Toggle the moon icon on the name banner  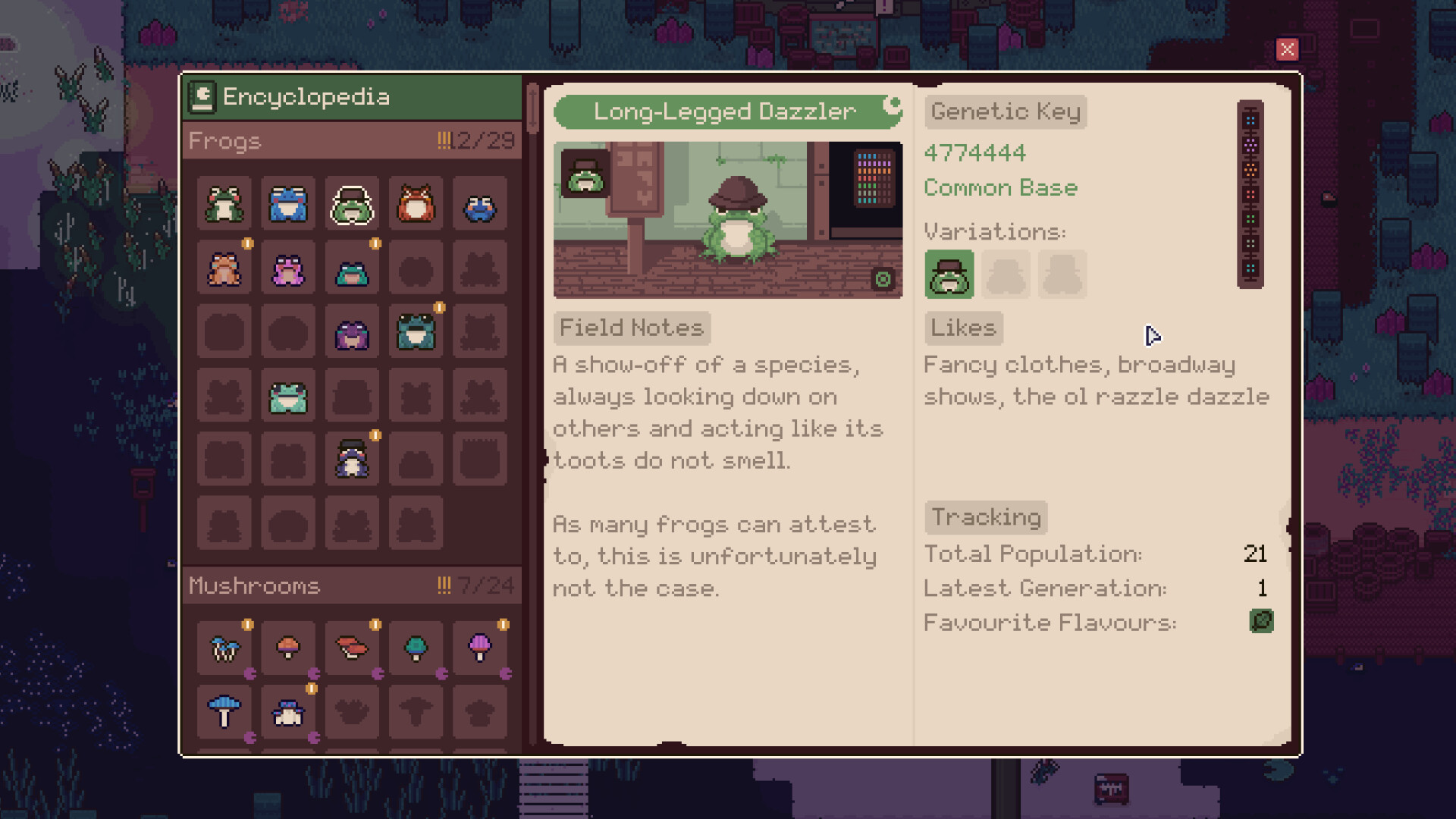(x=893, y=99)
